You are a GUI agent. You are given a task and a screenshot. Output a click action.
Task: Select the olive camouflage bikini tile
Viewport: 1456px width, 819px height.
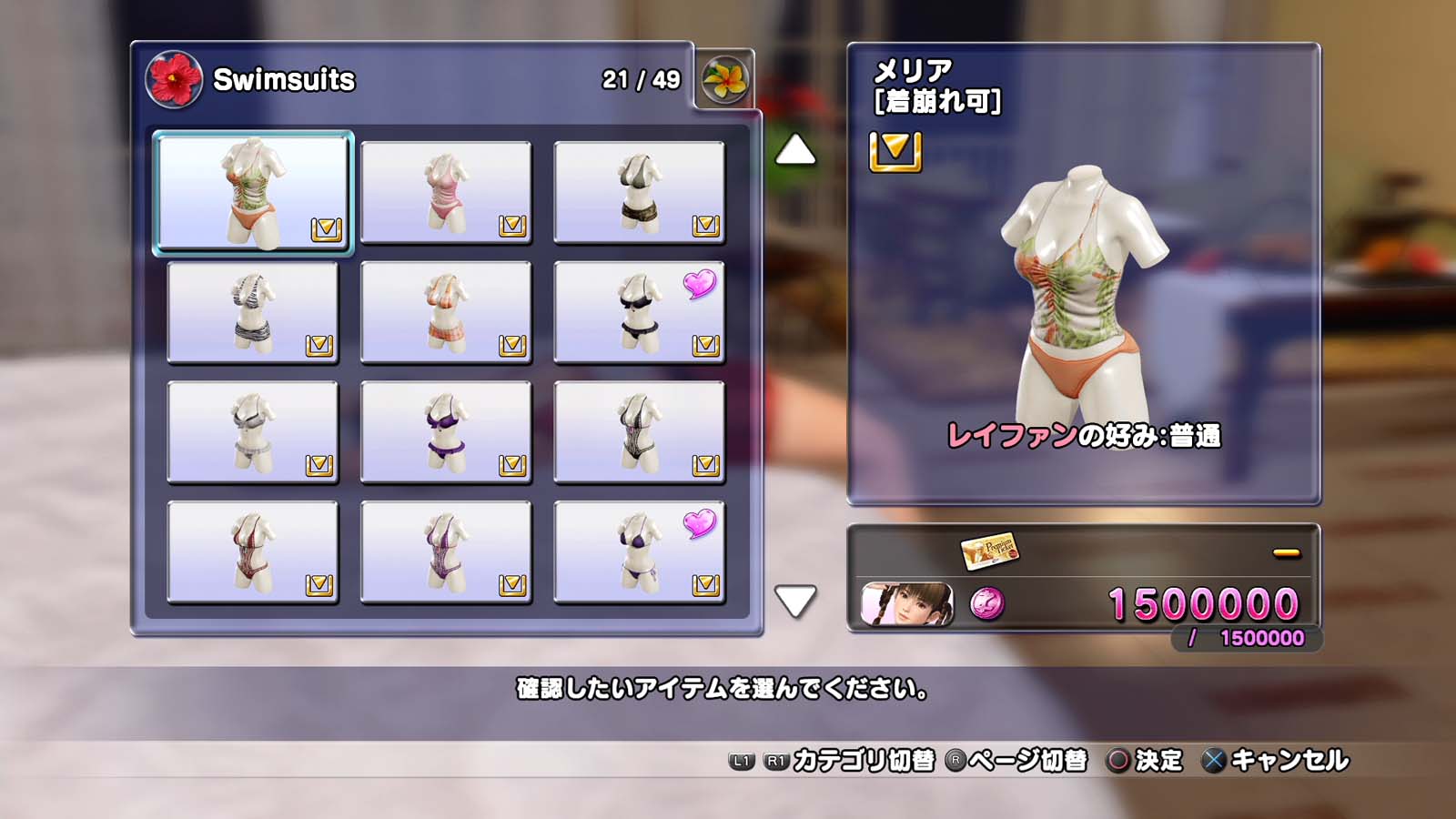click(639, 192)
